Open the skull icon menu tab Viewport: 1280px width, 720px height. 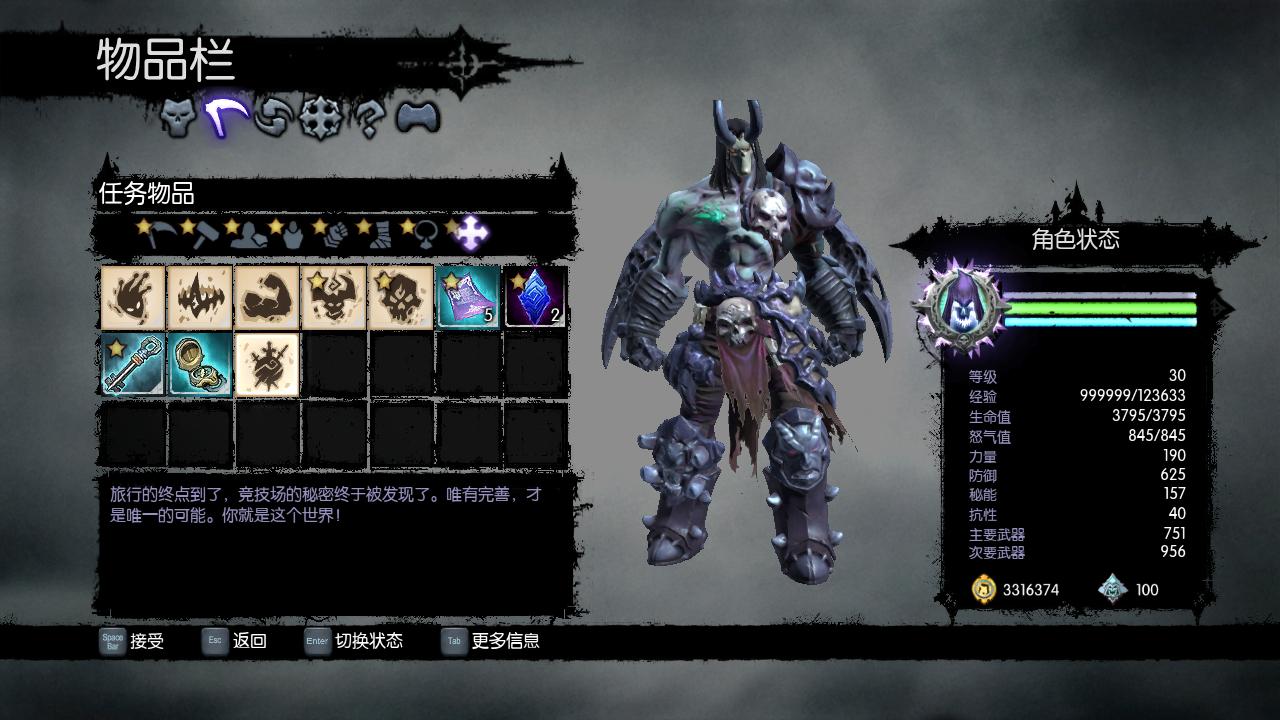(x=178, y=118)
